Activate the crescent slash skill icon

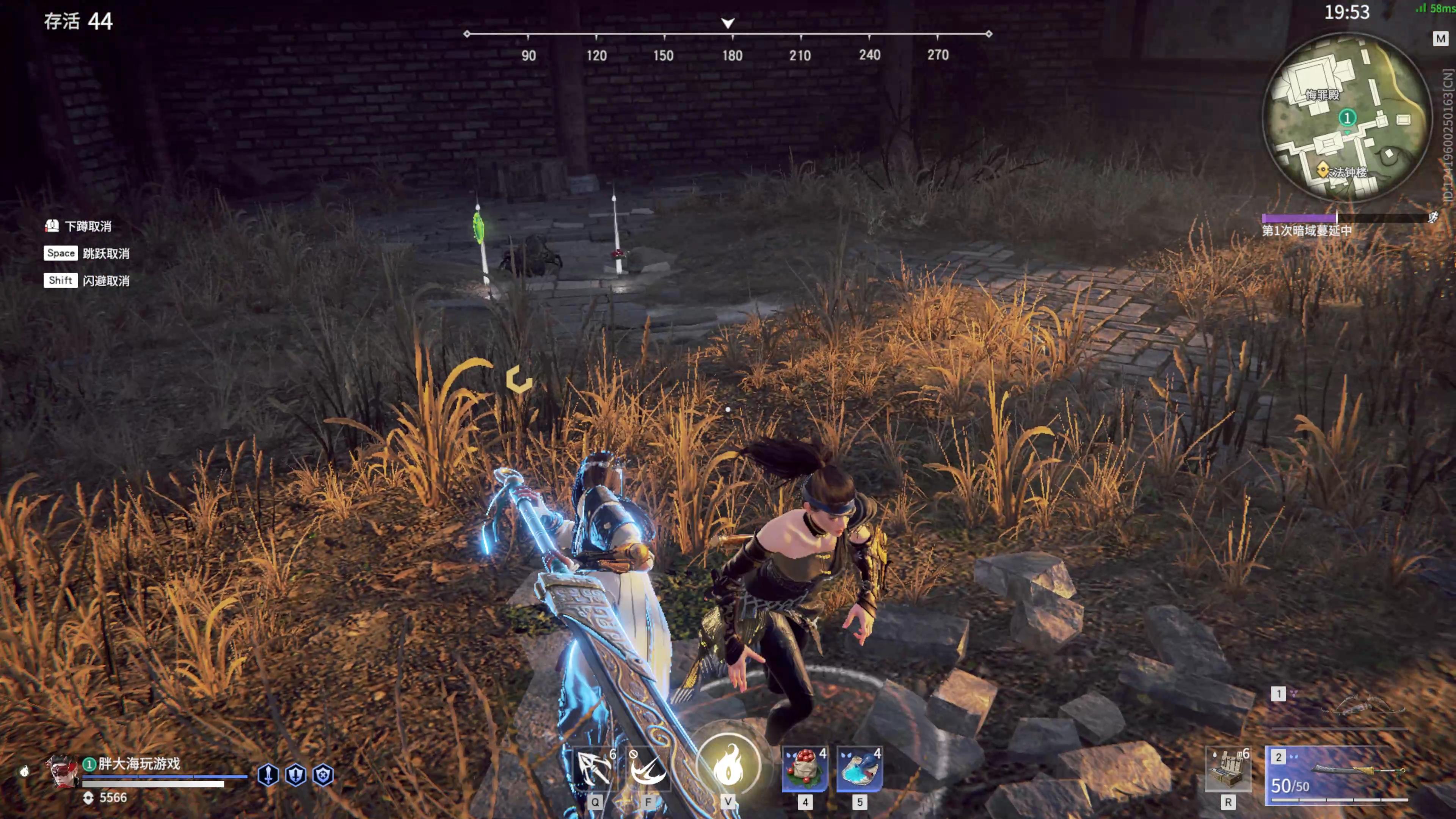pyautogui.click(x=648, y=769)
